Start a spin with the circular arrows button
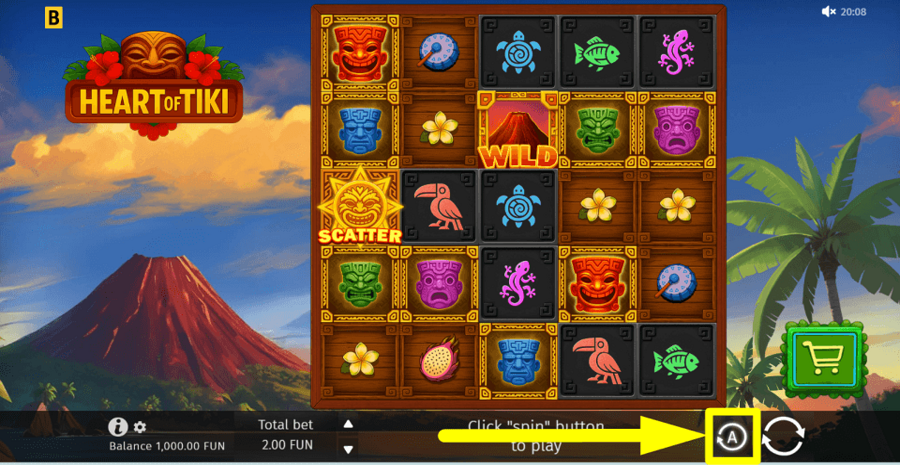The height and width of the screenshot is (465, 900). 784,437
